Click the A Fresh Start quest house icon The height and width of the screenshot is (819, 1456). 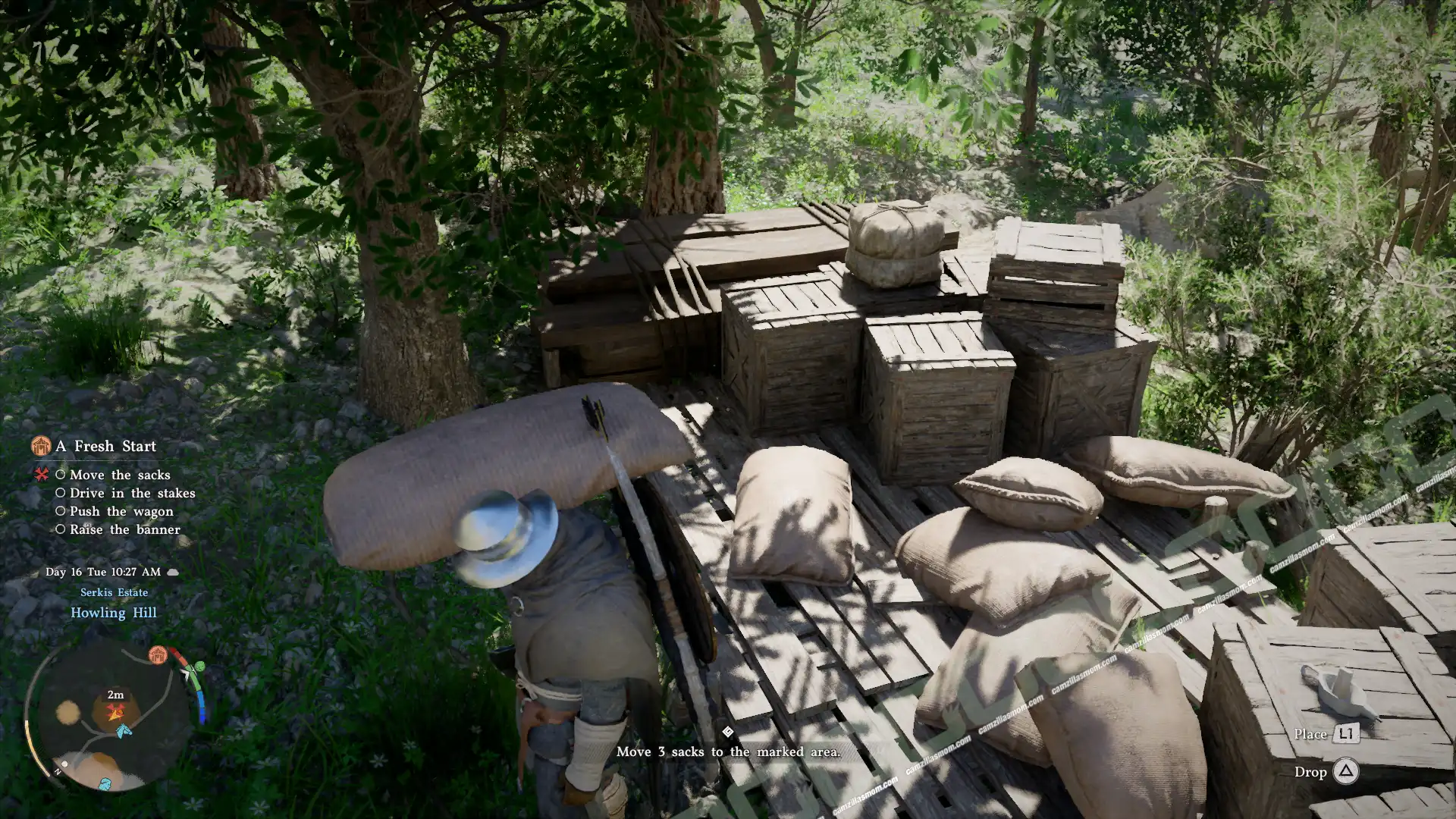pyautogui.click(x=42, y=446)
